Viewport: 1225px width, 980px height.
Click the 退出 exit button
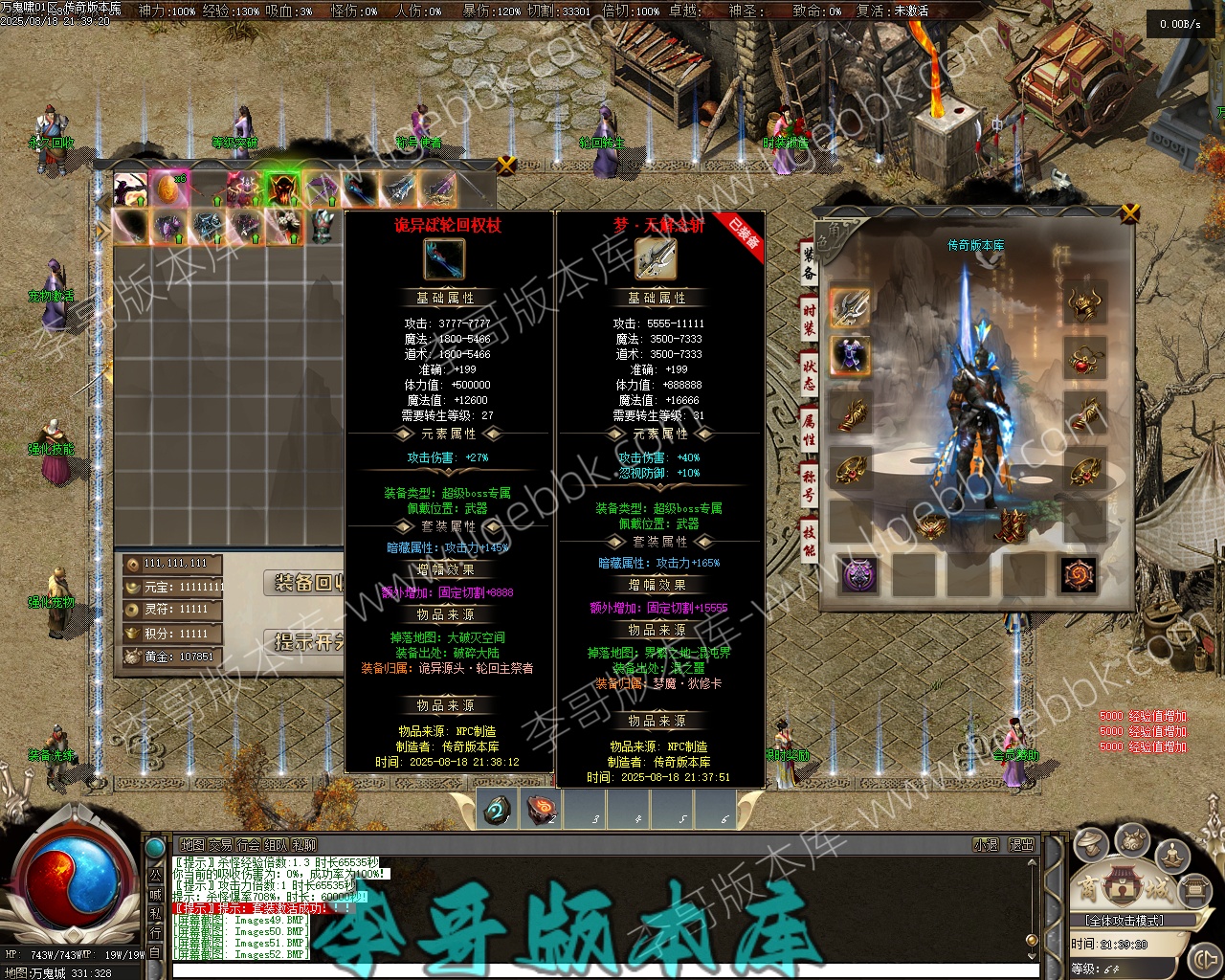(1022, 845)
